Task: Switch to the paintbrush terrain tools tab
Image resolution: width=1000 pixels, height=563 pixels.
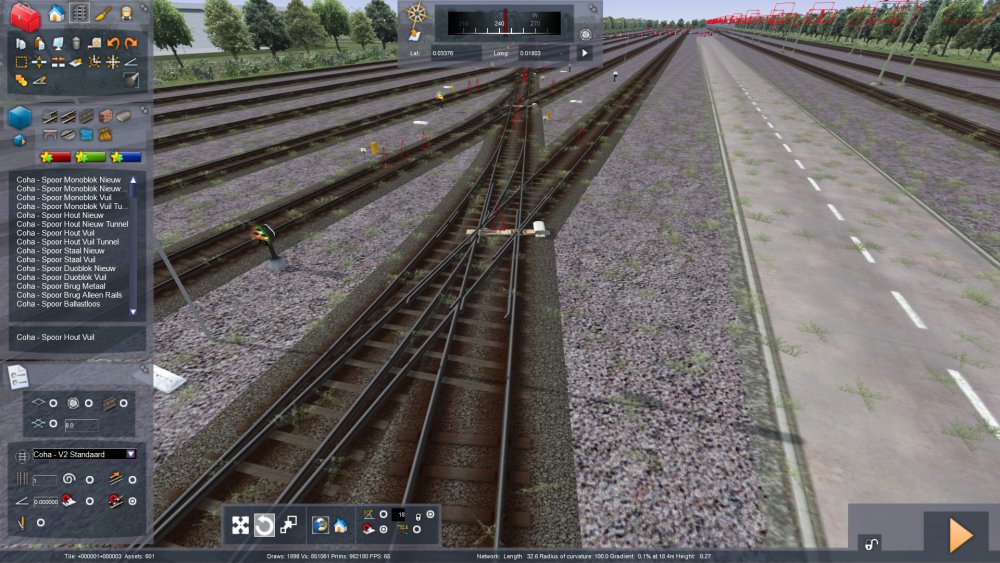Action: point(103,13)
